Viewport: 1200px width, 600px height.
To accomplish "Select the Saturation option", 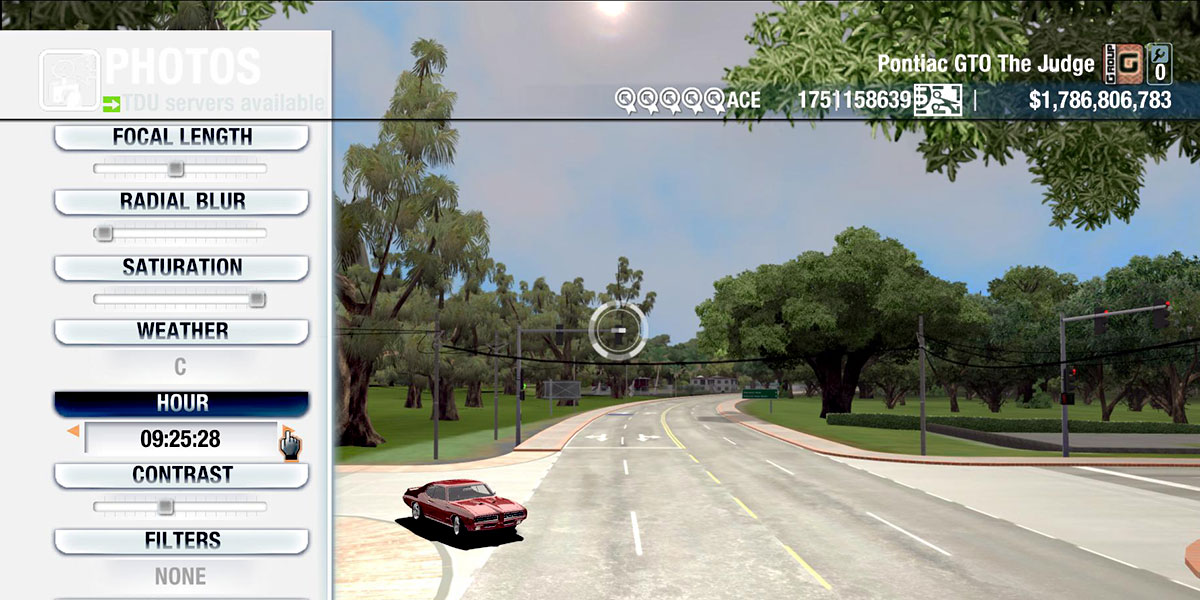I will pos(181,267).
